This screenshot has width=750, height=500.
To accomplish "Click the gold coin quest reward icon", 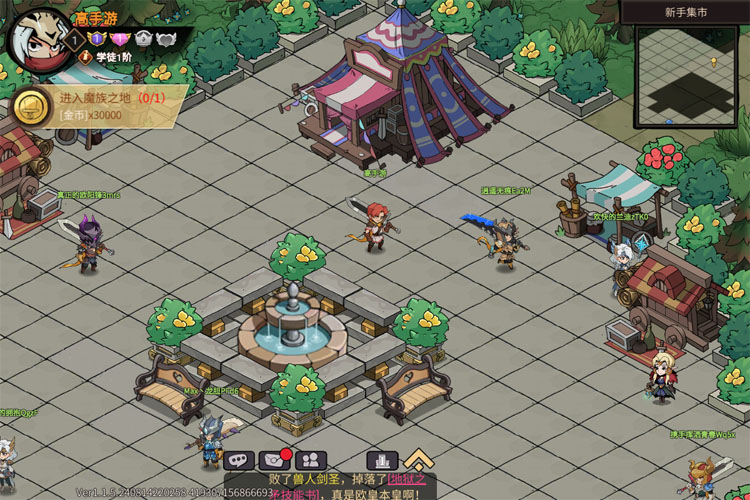I will coord(31,105).
